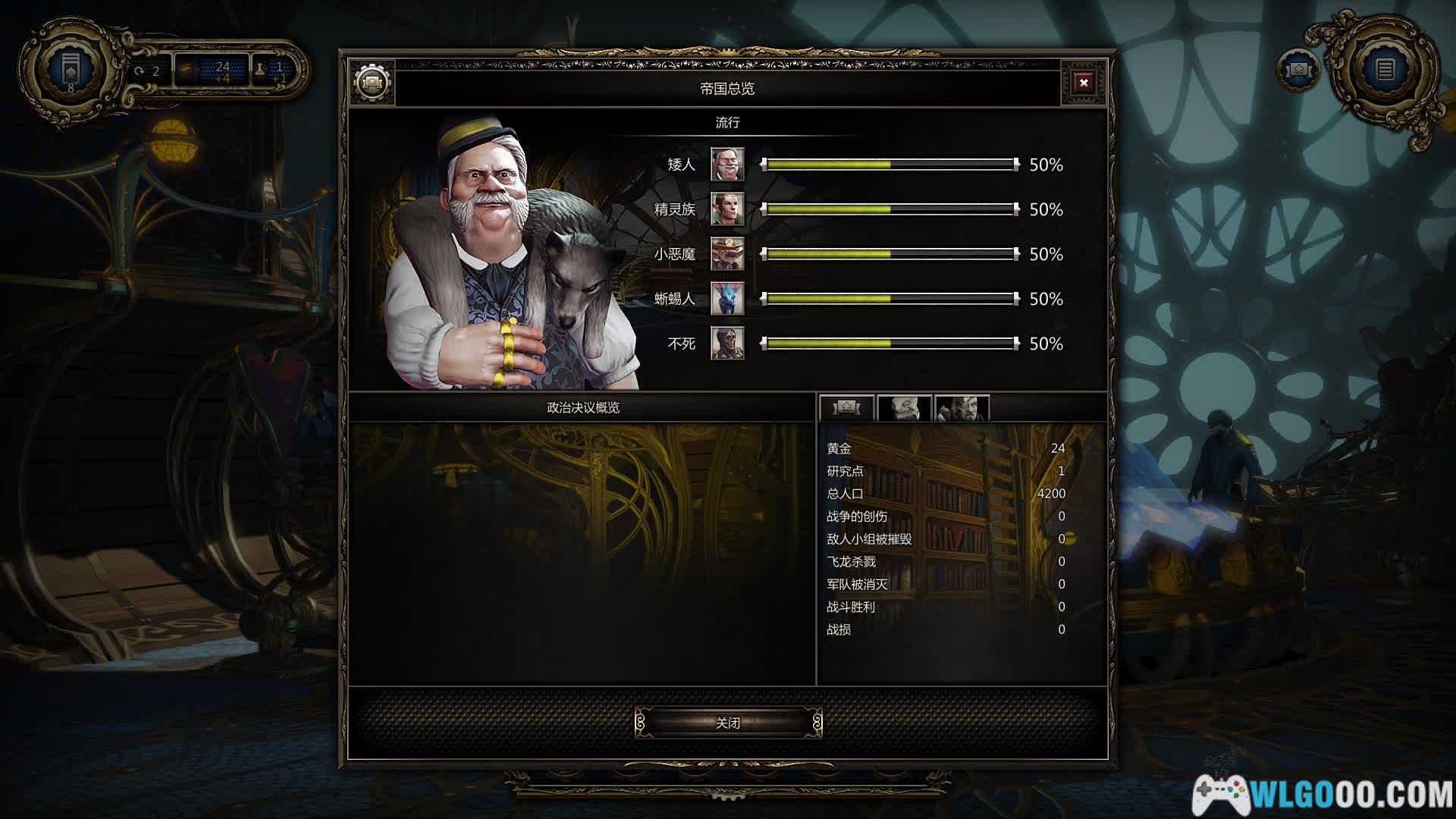Select the dwarf (矮人) portrait icon
This screenshot has width=1456, height=819.
[x=727, y=165]
